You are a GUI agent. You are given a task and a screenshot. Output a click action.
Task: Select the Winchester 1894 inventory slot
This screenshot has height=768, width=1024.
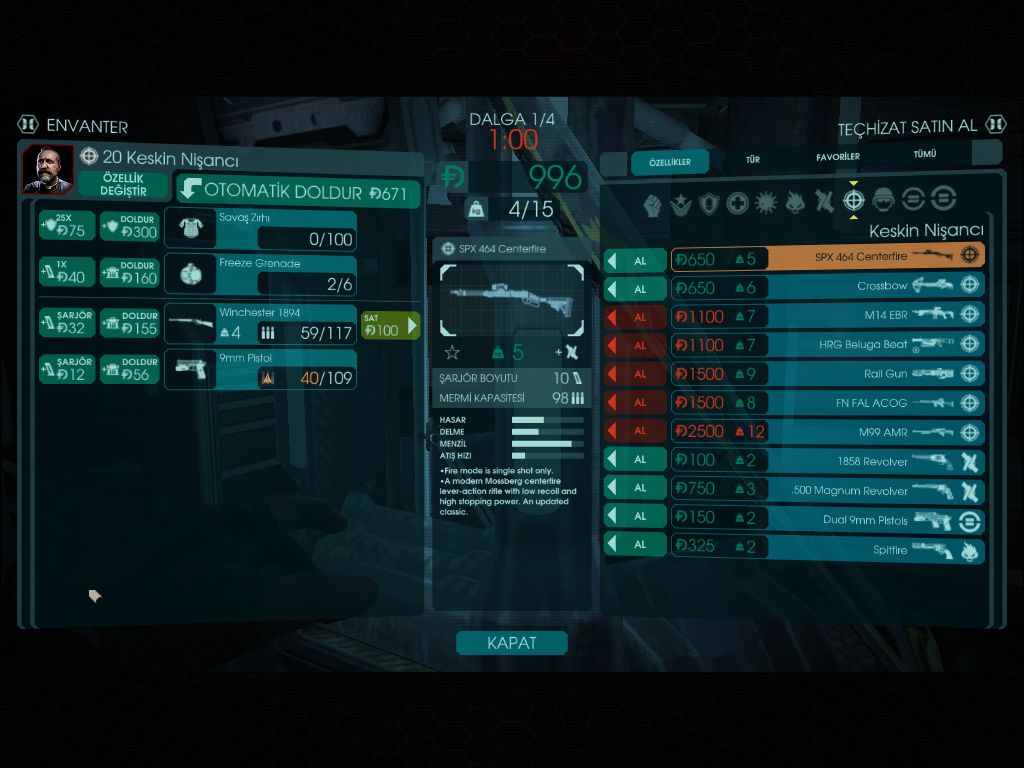pos(260,324)
